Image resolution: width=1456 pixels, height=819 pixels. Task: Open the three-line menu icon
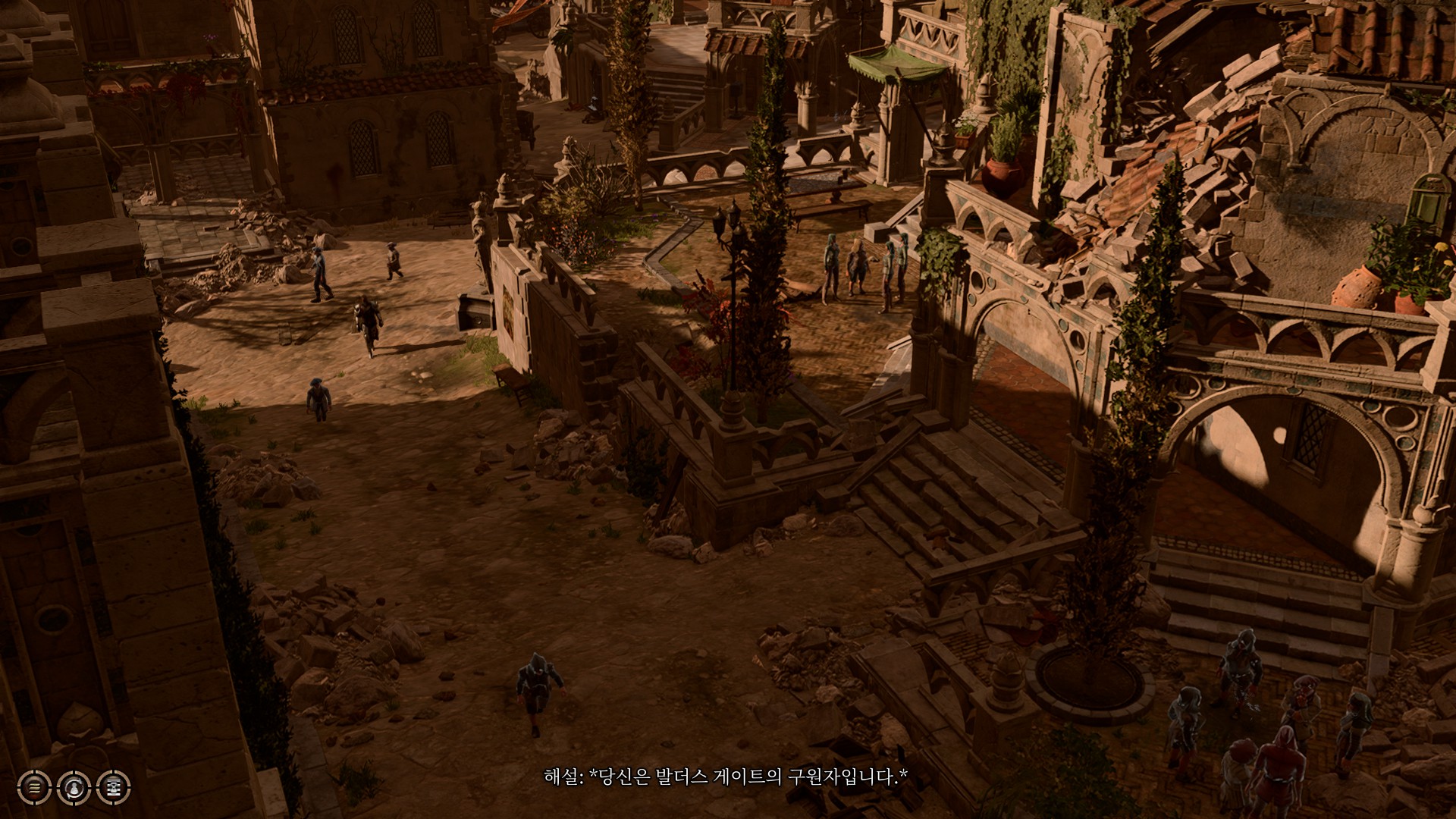(x=34, y=787)
